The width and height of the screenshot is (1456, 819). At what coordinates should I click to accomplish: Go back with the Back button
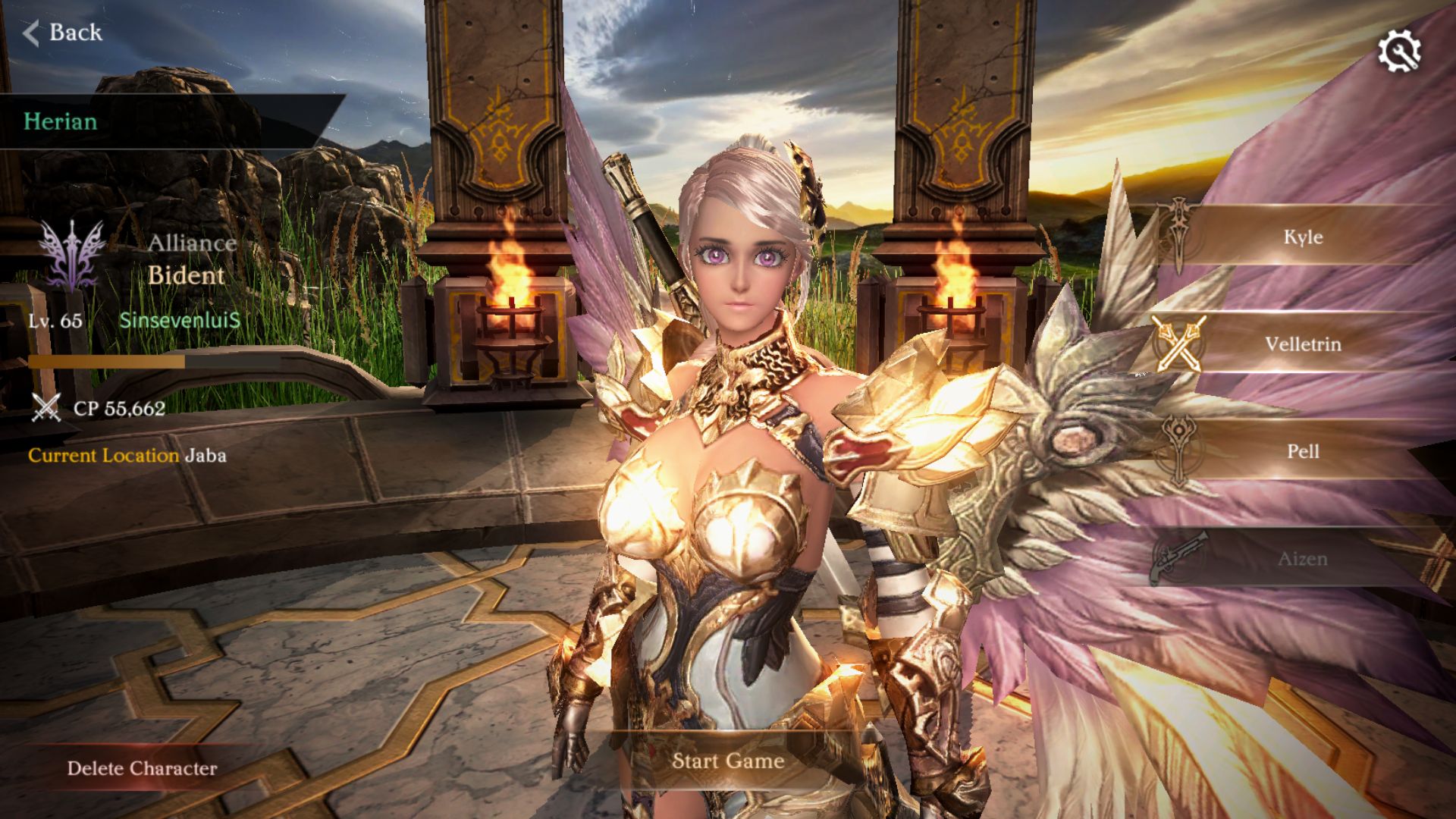pyautogui.click(x=63, y=33)
